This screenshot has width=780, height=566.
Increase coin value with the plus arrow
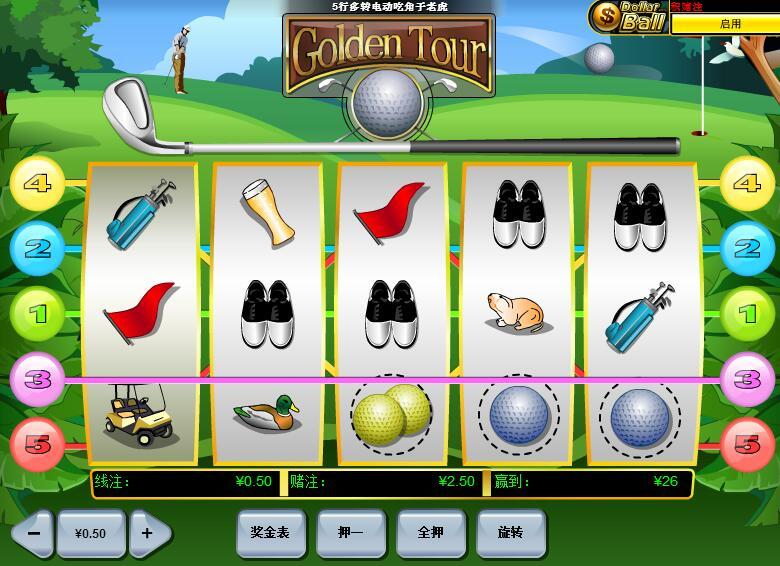[148, 533]
